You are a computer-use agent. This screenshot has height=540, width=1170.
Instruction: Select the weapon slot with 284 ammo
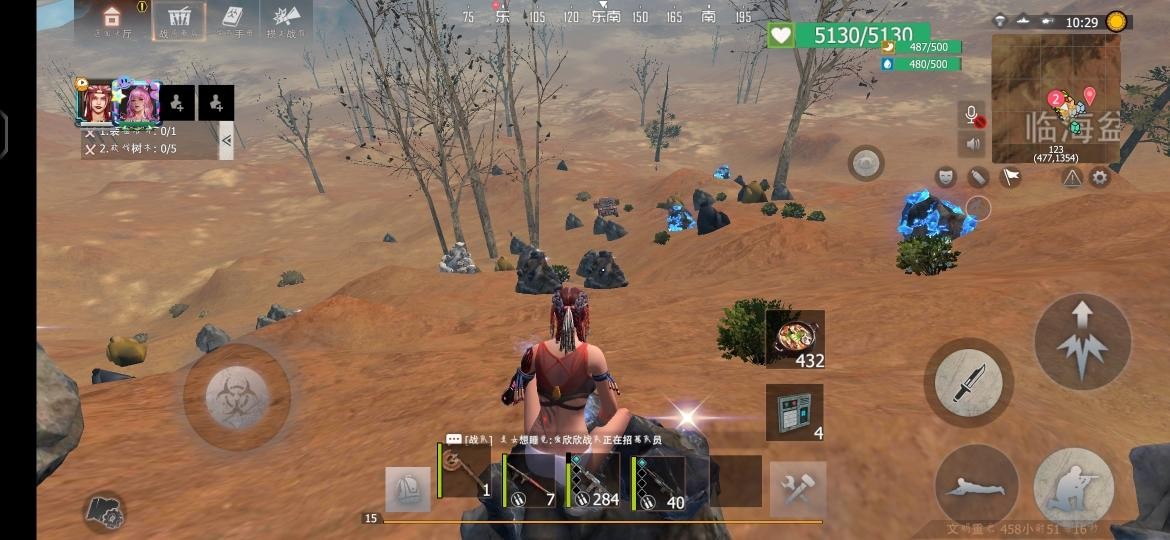coord(594,482)
